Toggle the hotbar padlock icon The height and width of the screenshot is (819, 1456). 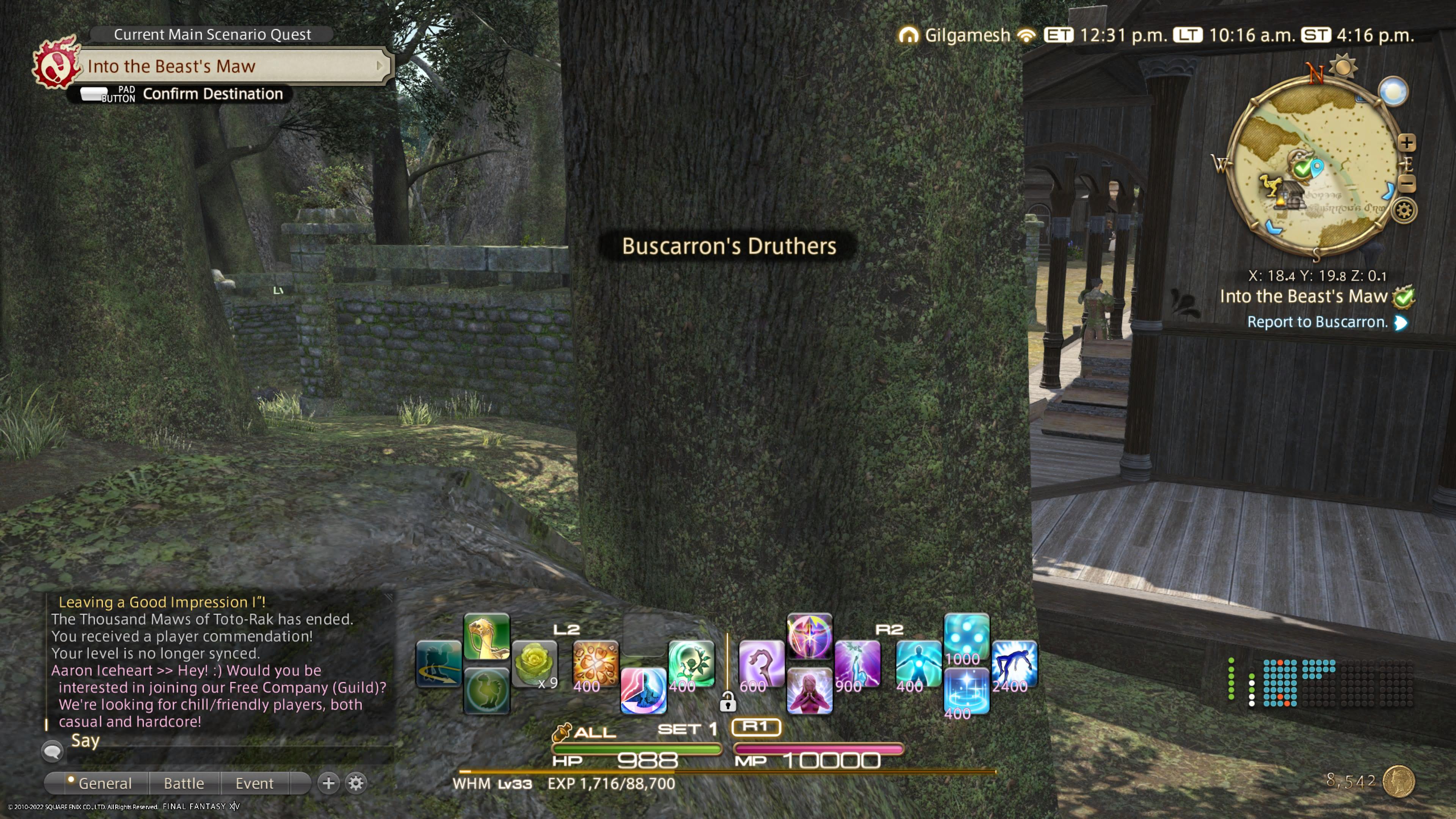[x=728, y=703]
